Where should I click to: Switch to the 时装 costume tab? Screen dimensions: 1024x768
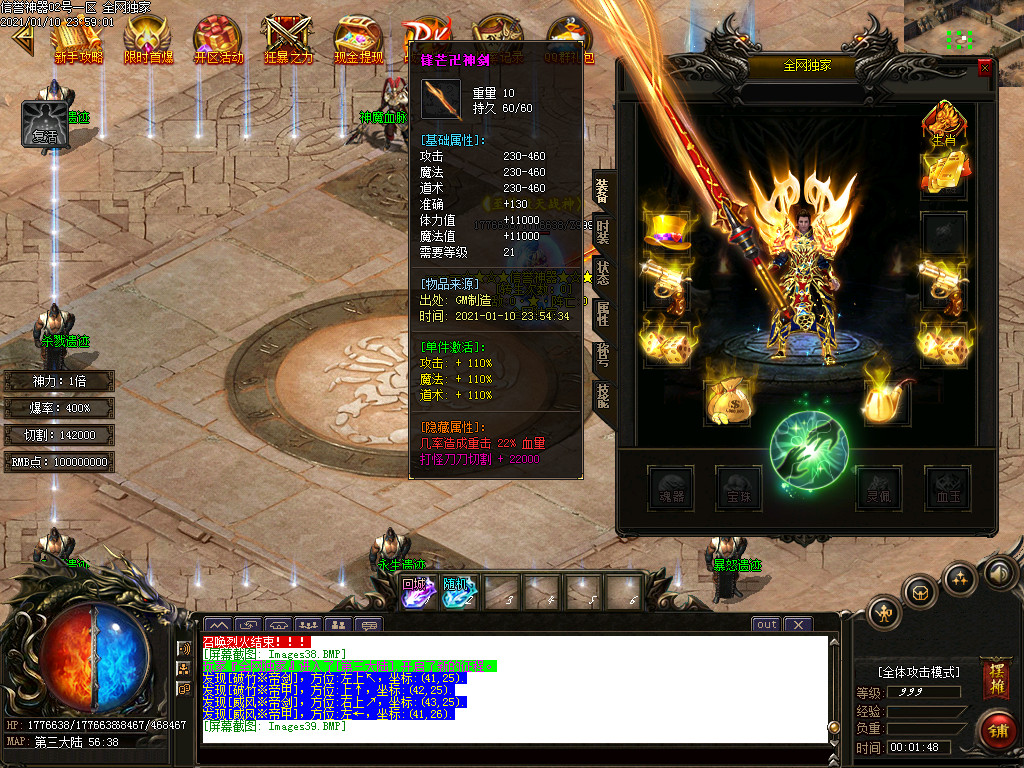click(604, 231)
